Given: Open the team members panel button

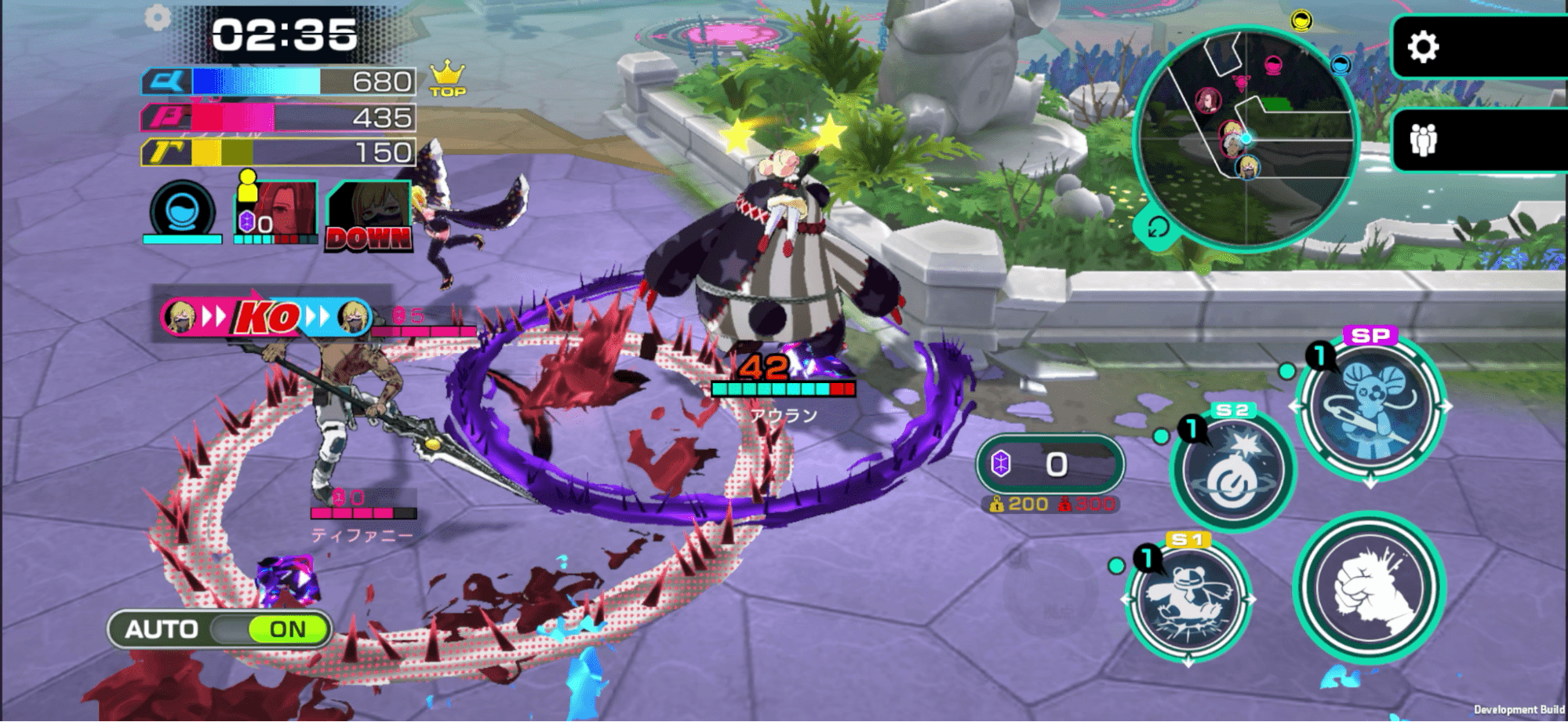Looking at the screenshot, I should (1423, 140).
